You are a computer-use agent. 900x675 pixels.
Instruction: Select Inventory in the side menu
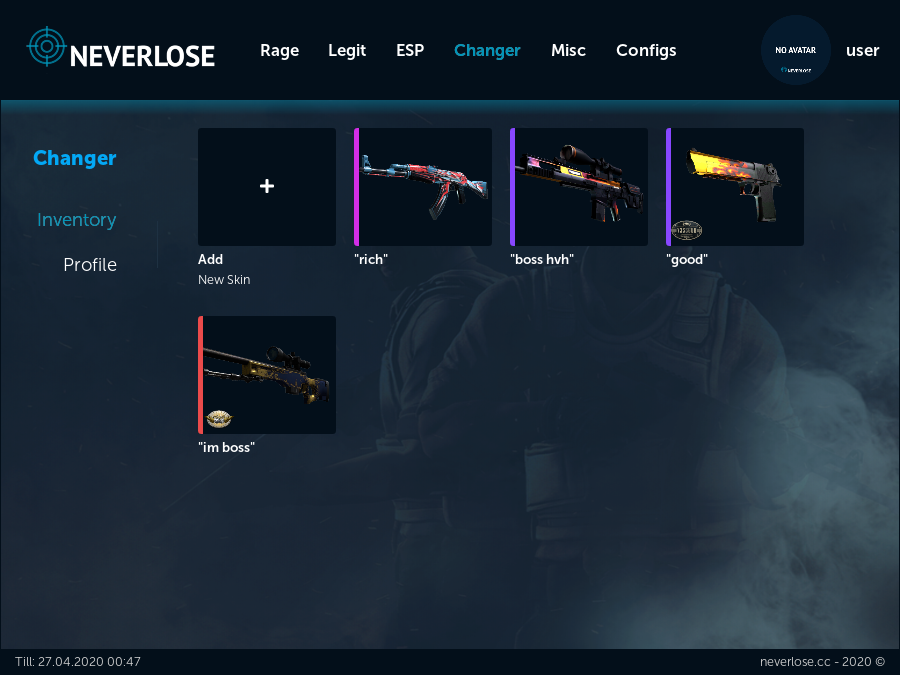pyautogui.click(x=76, y=220)
